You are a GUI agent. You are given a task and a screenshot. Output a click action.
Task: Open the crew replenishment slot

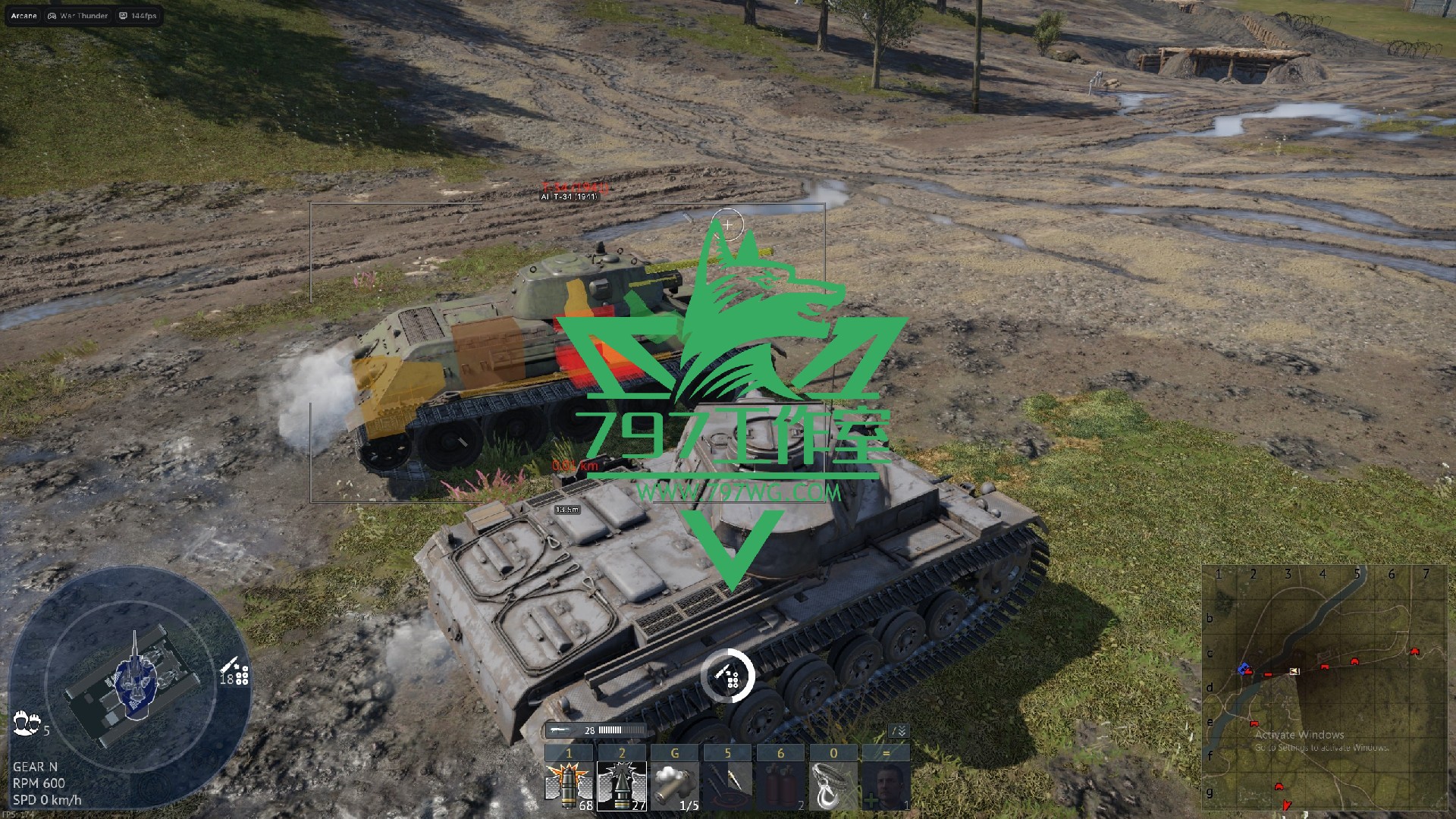(x=886, y=786)
